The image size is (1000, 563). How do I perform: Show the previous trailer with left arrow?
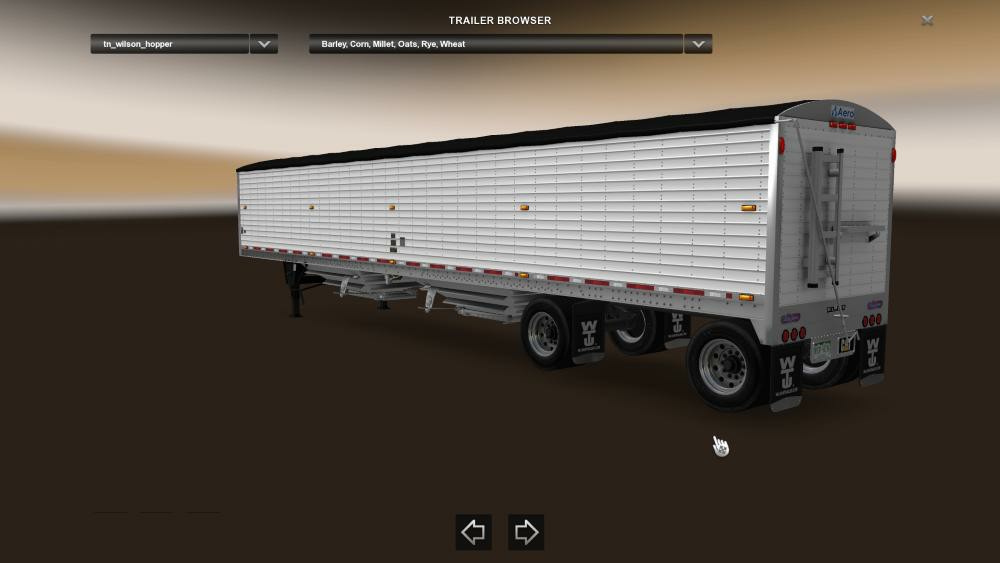point(473,532)
